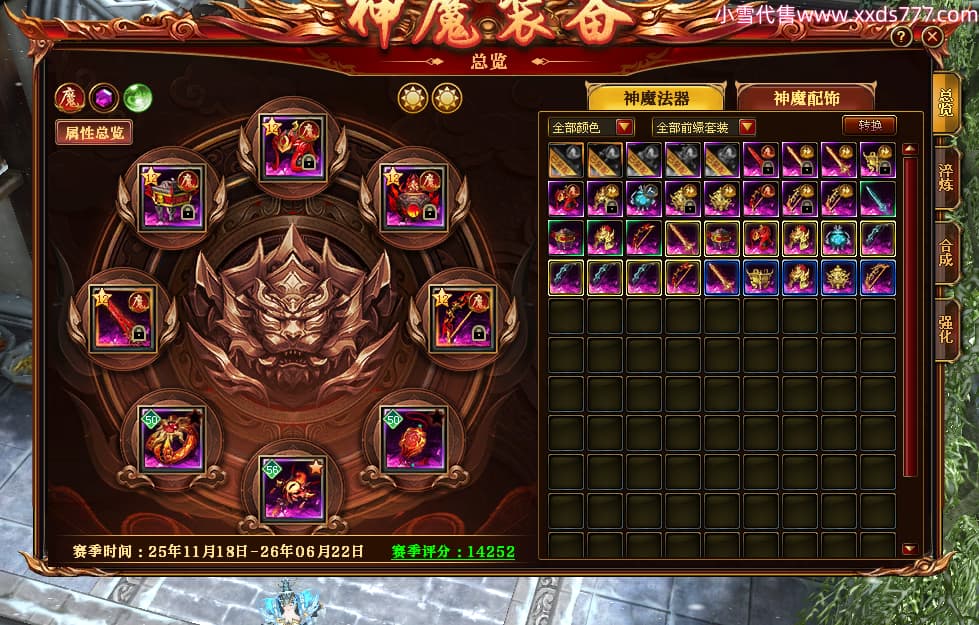Expand the 全部前缀套装 set filter dropdown
Viewport: 979px width, 625px height.
(703, 127)
